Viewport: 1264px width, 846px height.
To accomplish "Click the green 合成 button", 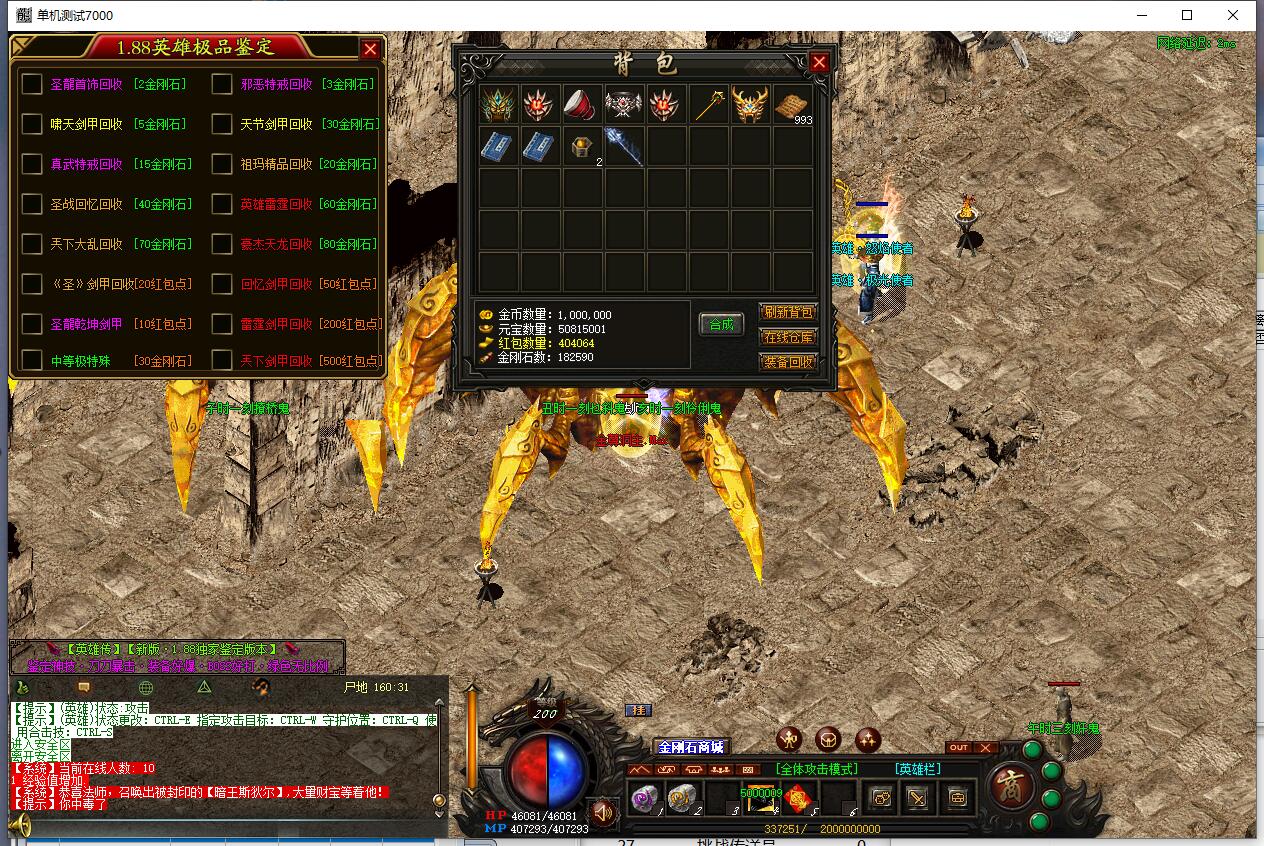I will pyautogui.click(x=721, y=324).
